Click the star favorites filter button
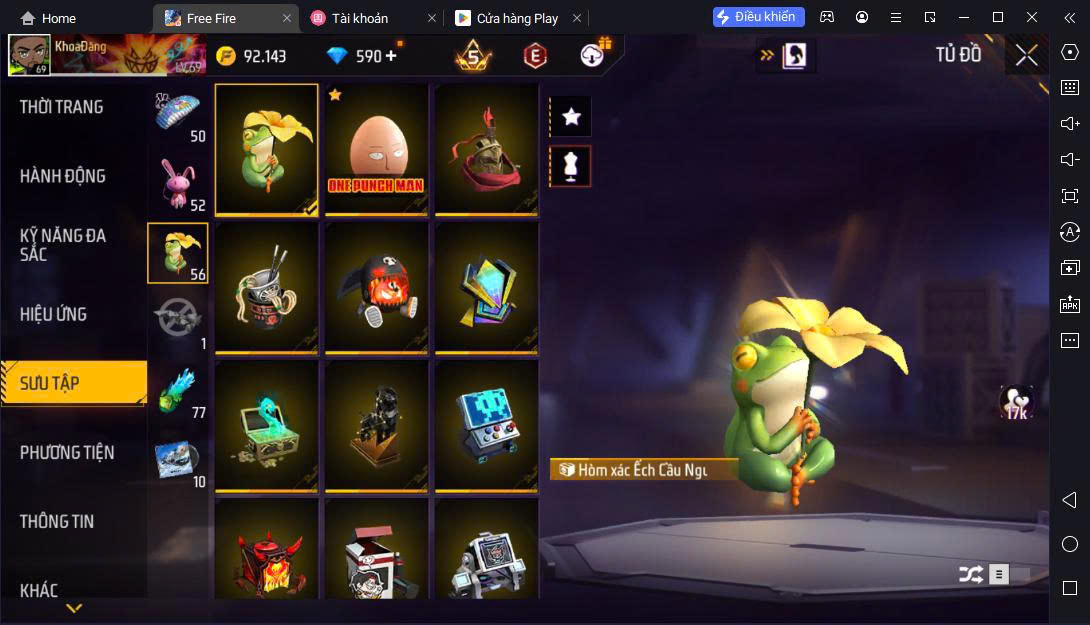Screen dimensions: 1090x625 tap(571, 117)
